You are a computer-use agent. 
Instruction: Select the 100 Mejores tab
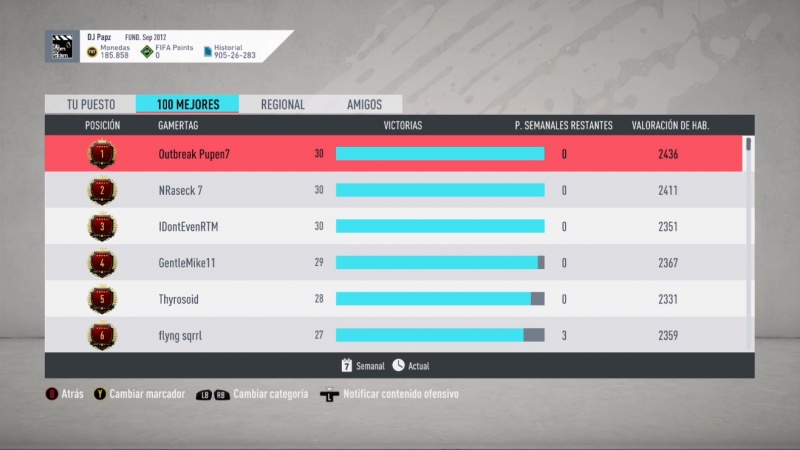pos(188,104)
